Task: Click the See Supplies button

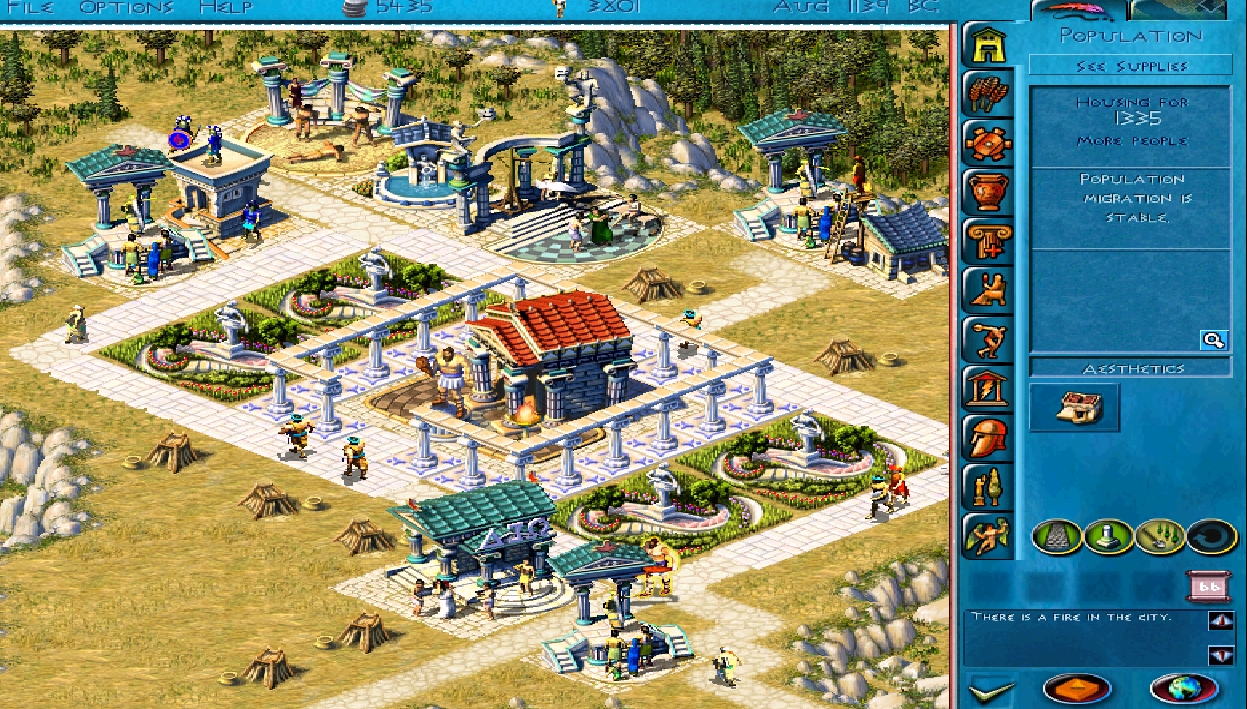Action: 1131,66
